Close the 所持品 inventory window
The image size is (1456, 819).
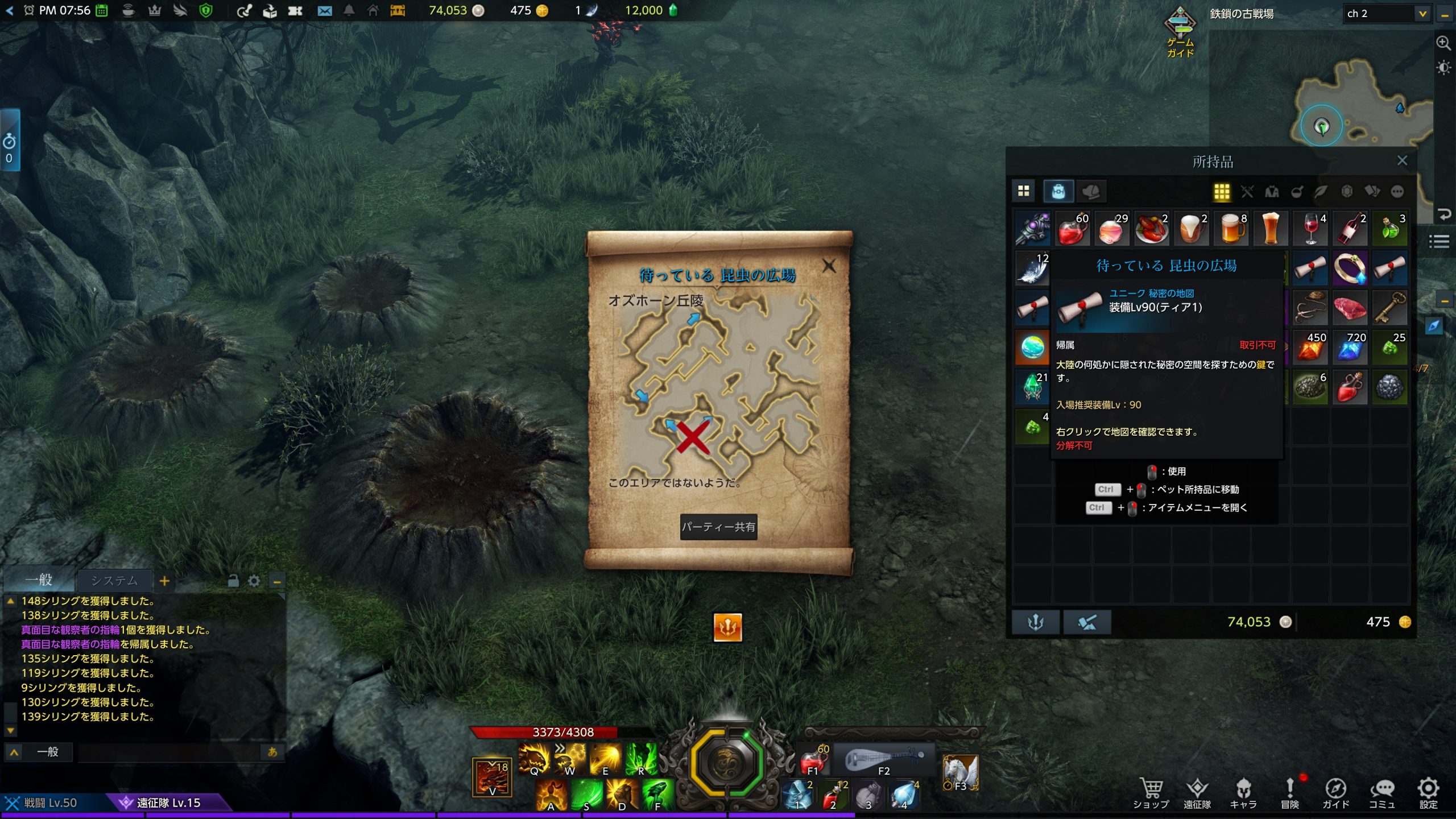click(1402, 161)
